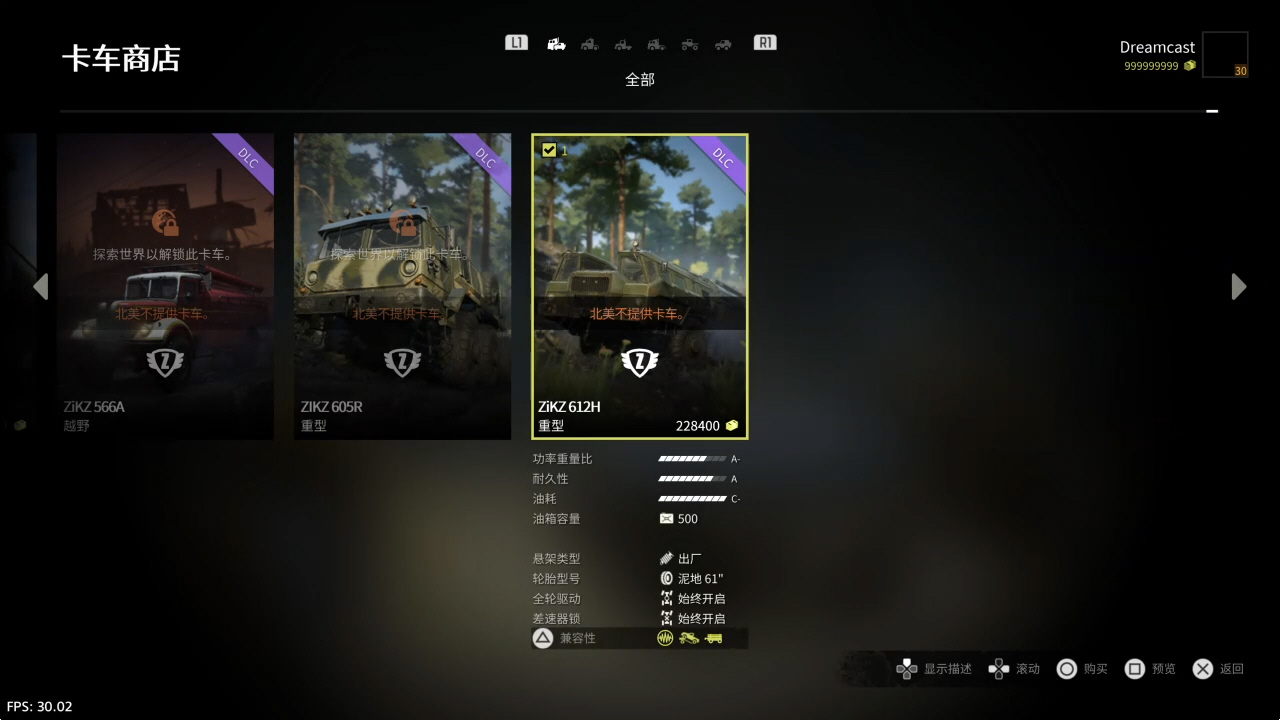
Task: Pick the ZiKZ 566A off-road truck card
Action: pos(165,286)
